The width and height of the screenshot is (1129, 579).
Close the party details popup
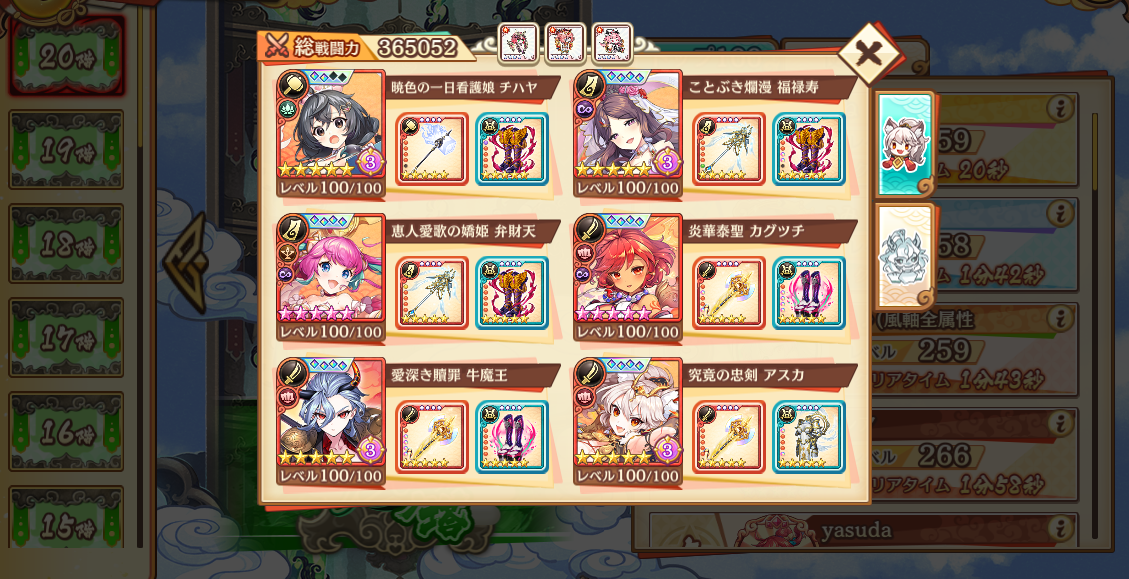click(868, 53)
